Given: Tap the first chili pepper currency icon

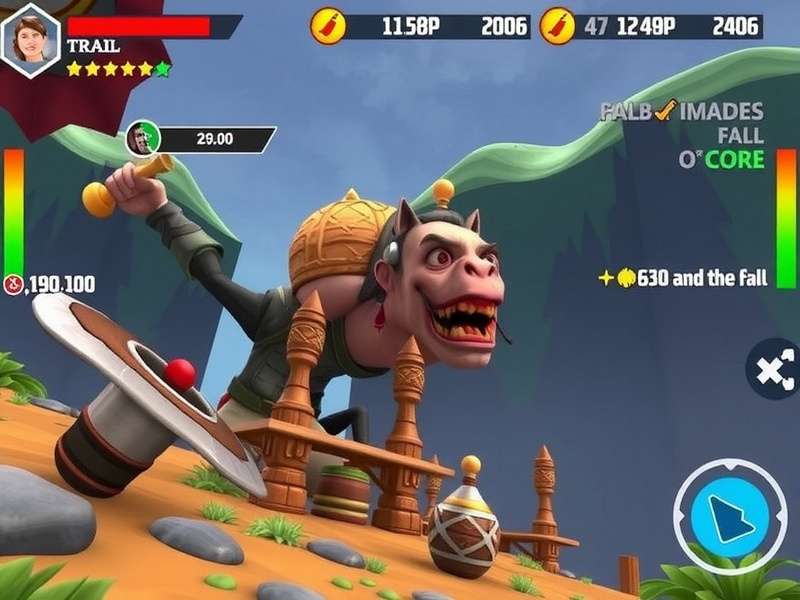Looking at the screenshot, I should click(328, 25).
